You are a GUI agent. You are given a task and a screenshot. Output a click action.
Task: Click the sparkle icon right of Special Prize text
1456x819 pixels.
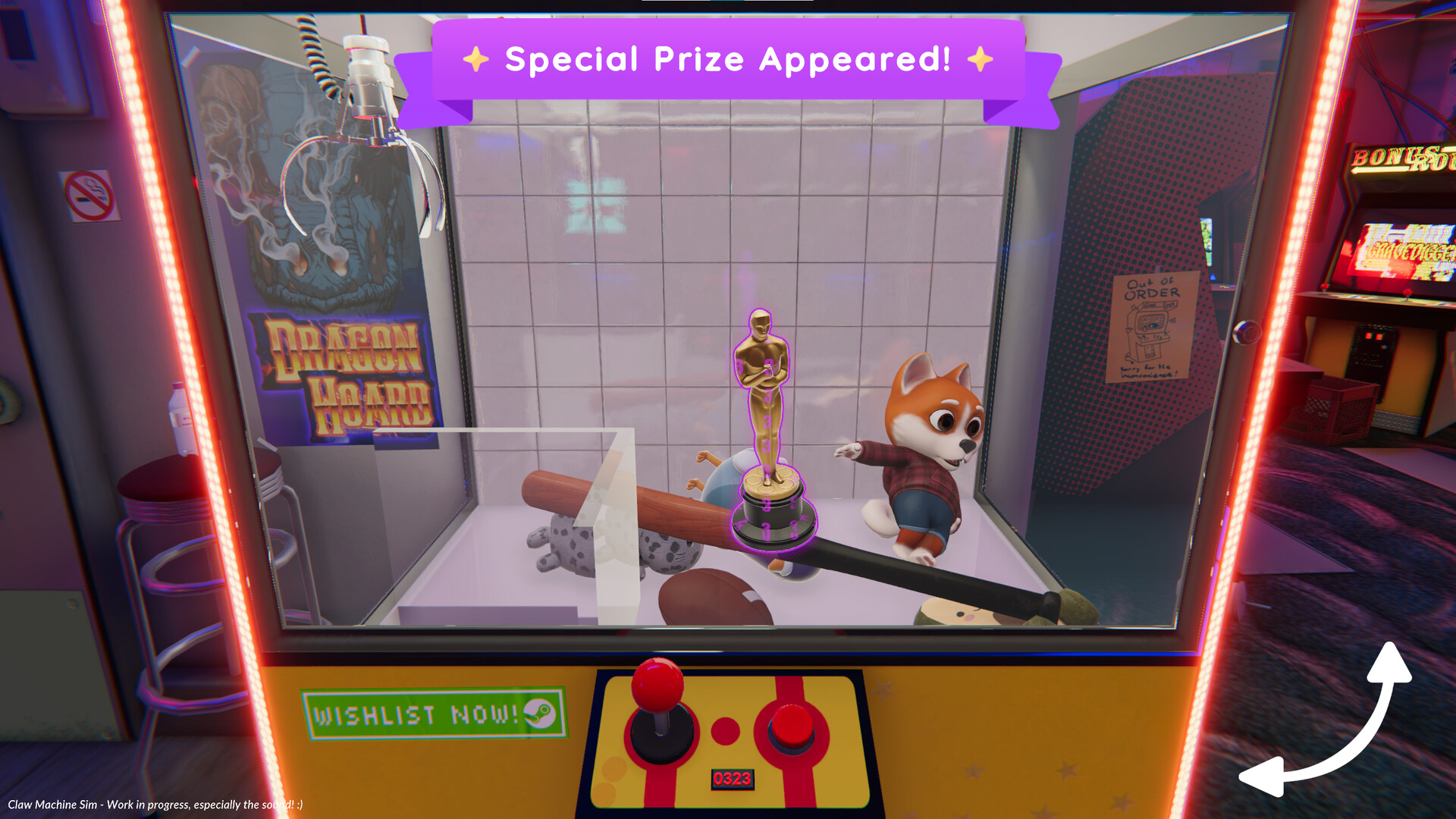(x=981, y=60)
